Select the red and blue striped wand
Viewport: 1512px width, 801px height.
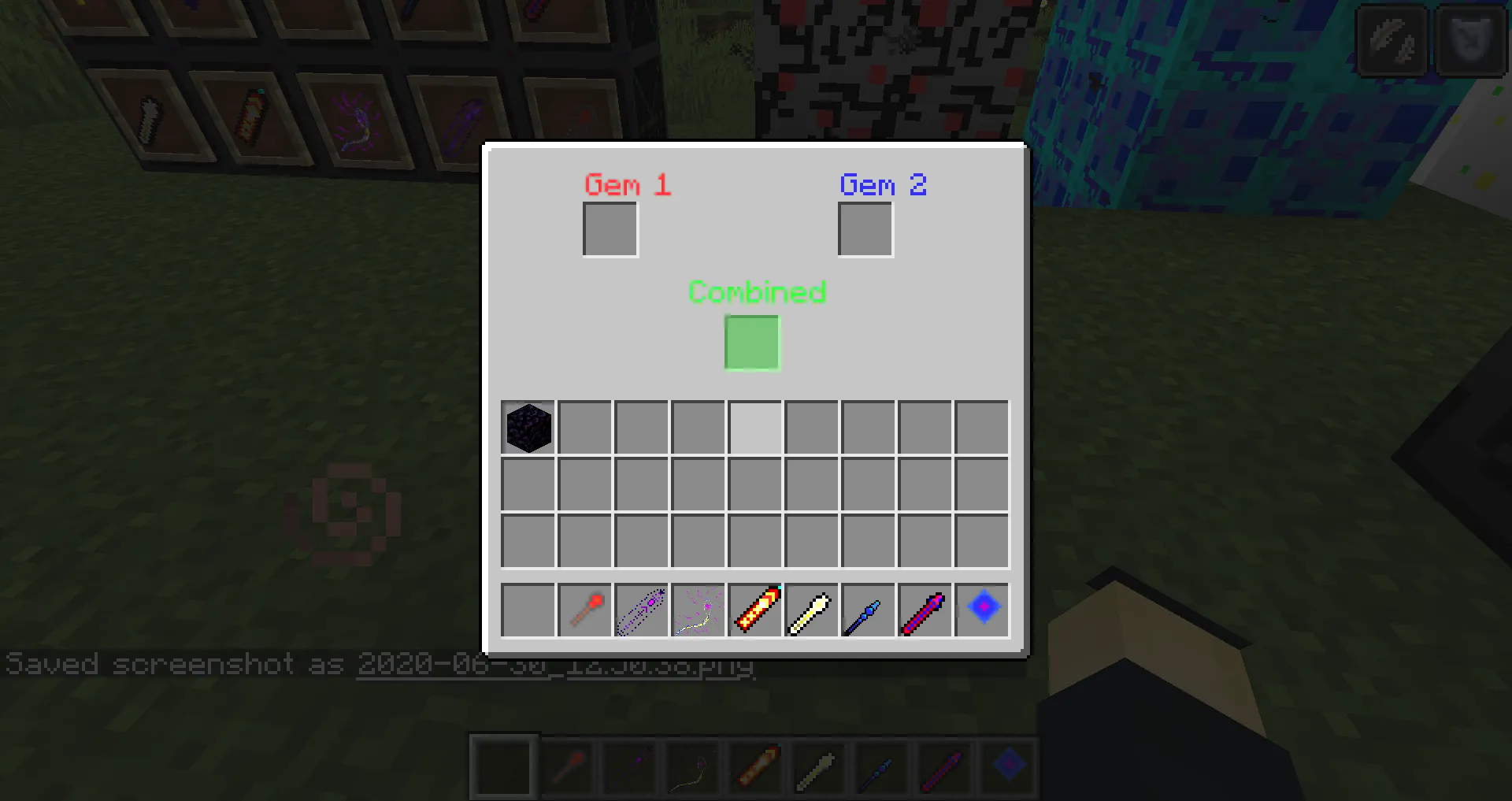pyautogui.click(x=925, y=610)
